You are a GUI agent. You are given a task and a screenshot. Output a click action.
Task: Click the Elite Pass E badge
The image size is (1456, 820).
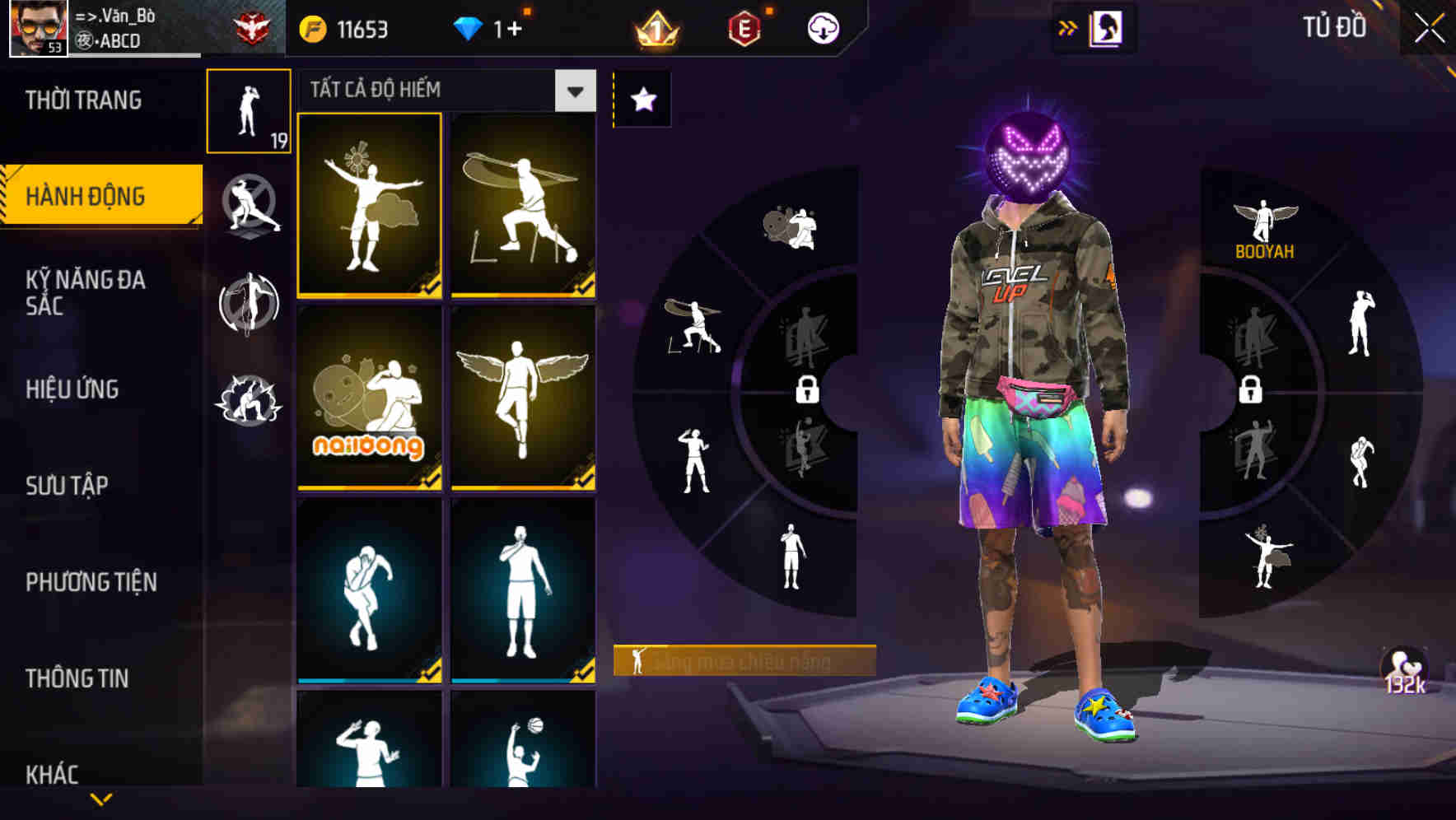click(744, 26)
